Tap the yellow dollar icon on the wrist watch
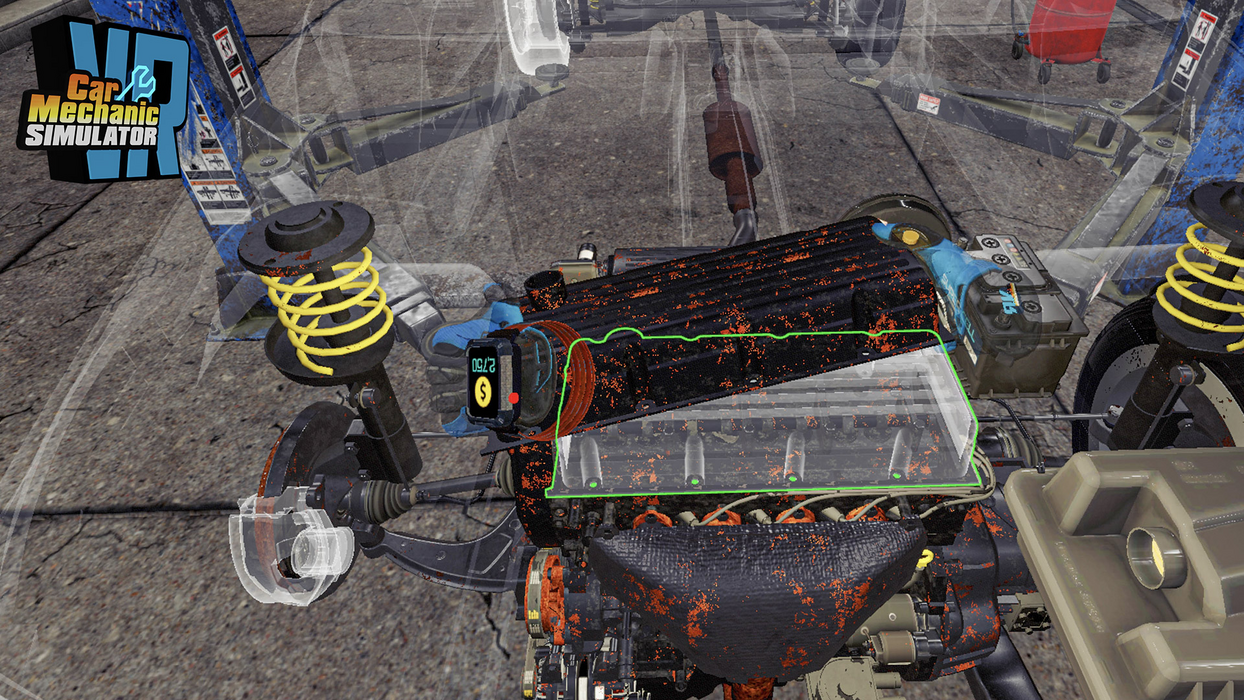 click(x=483, y=391)
